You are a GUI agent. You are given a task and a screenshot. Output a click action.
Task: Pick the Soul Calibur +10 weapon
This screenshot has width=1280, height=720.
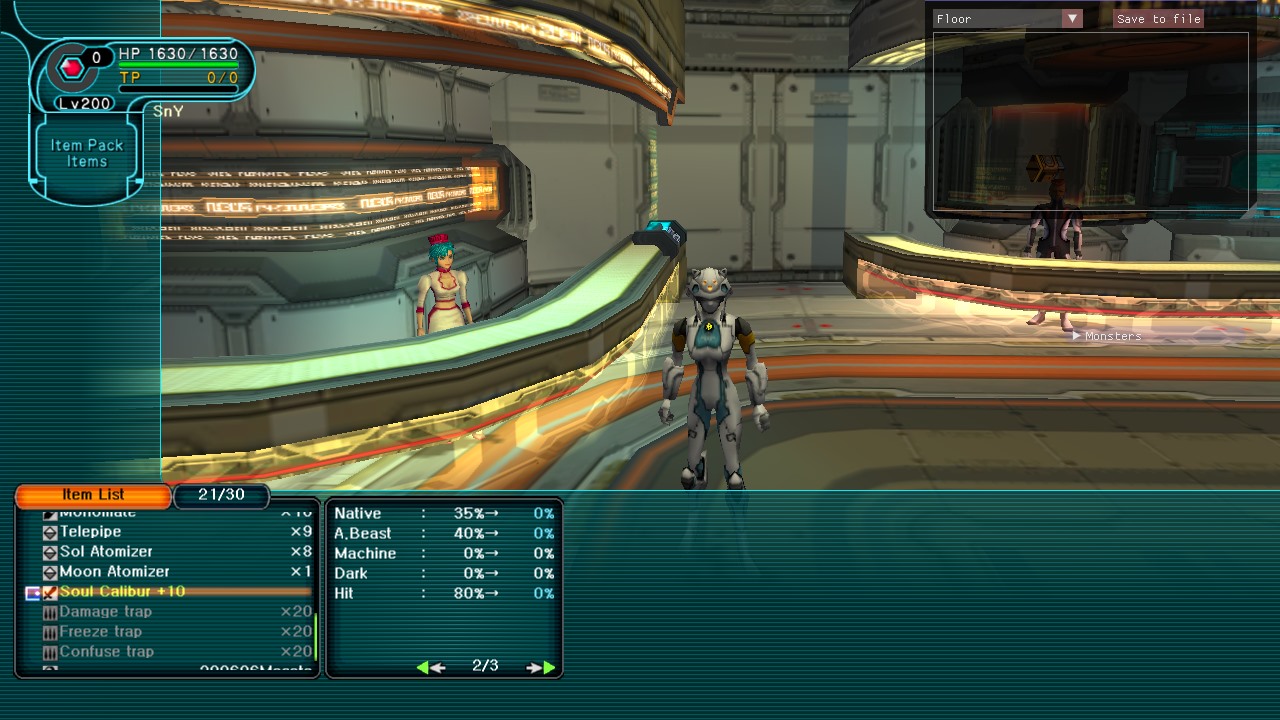[x=122, y=592]
